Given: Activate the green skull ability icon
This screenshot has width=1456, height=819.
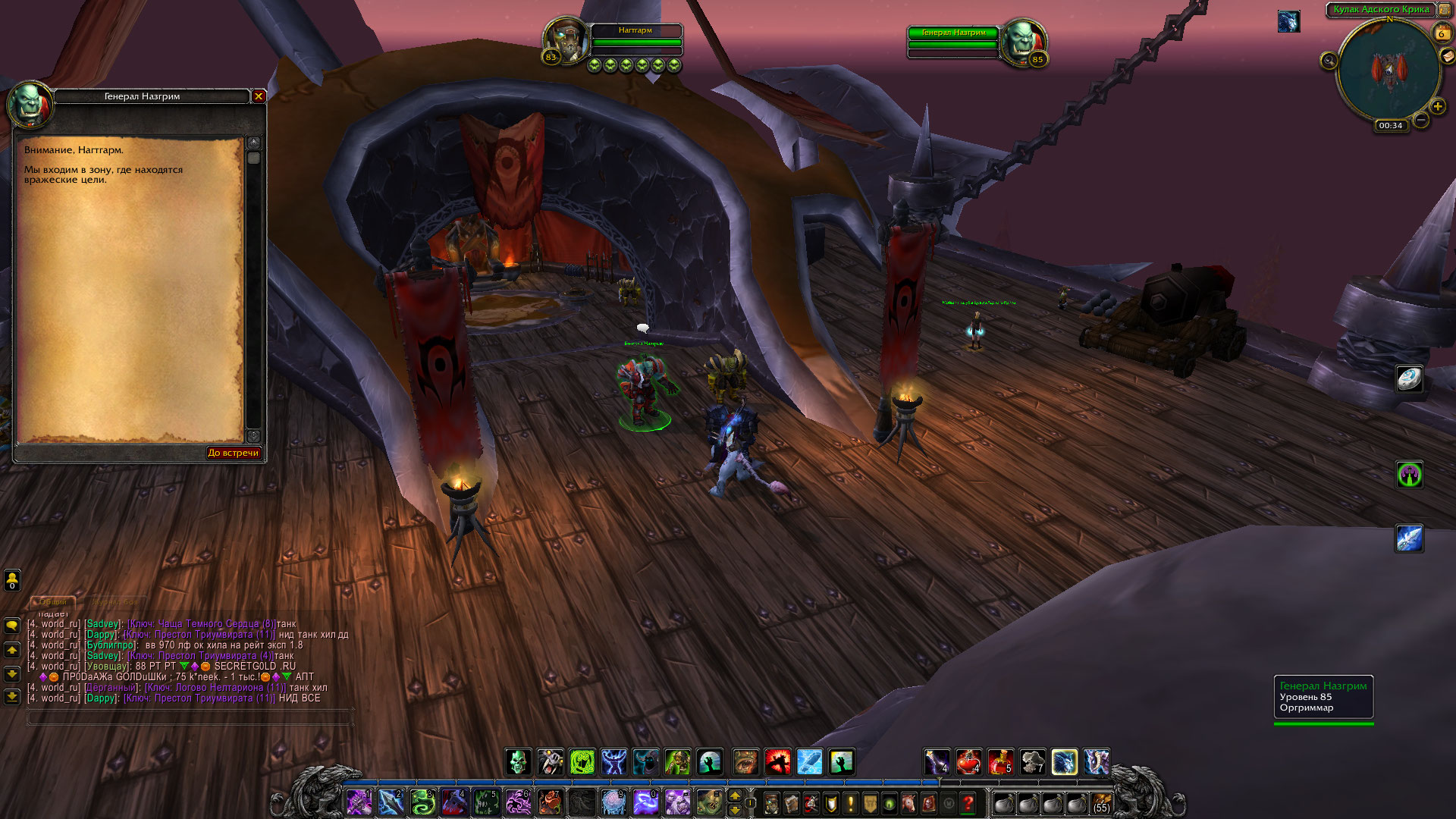Looking at the screenshot, I should 519,761.
